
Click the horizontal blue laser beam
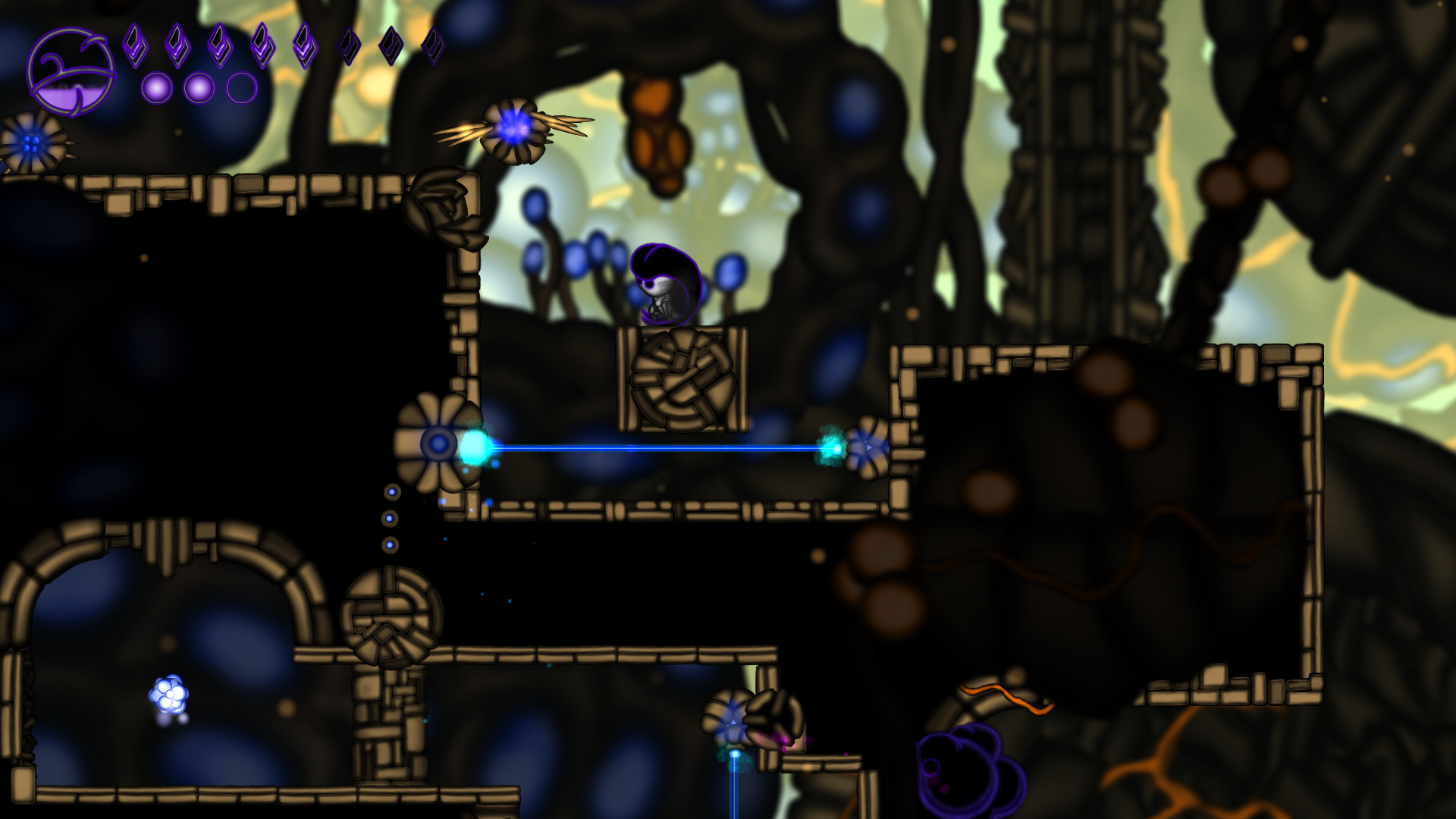(x=652, y=449)
